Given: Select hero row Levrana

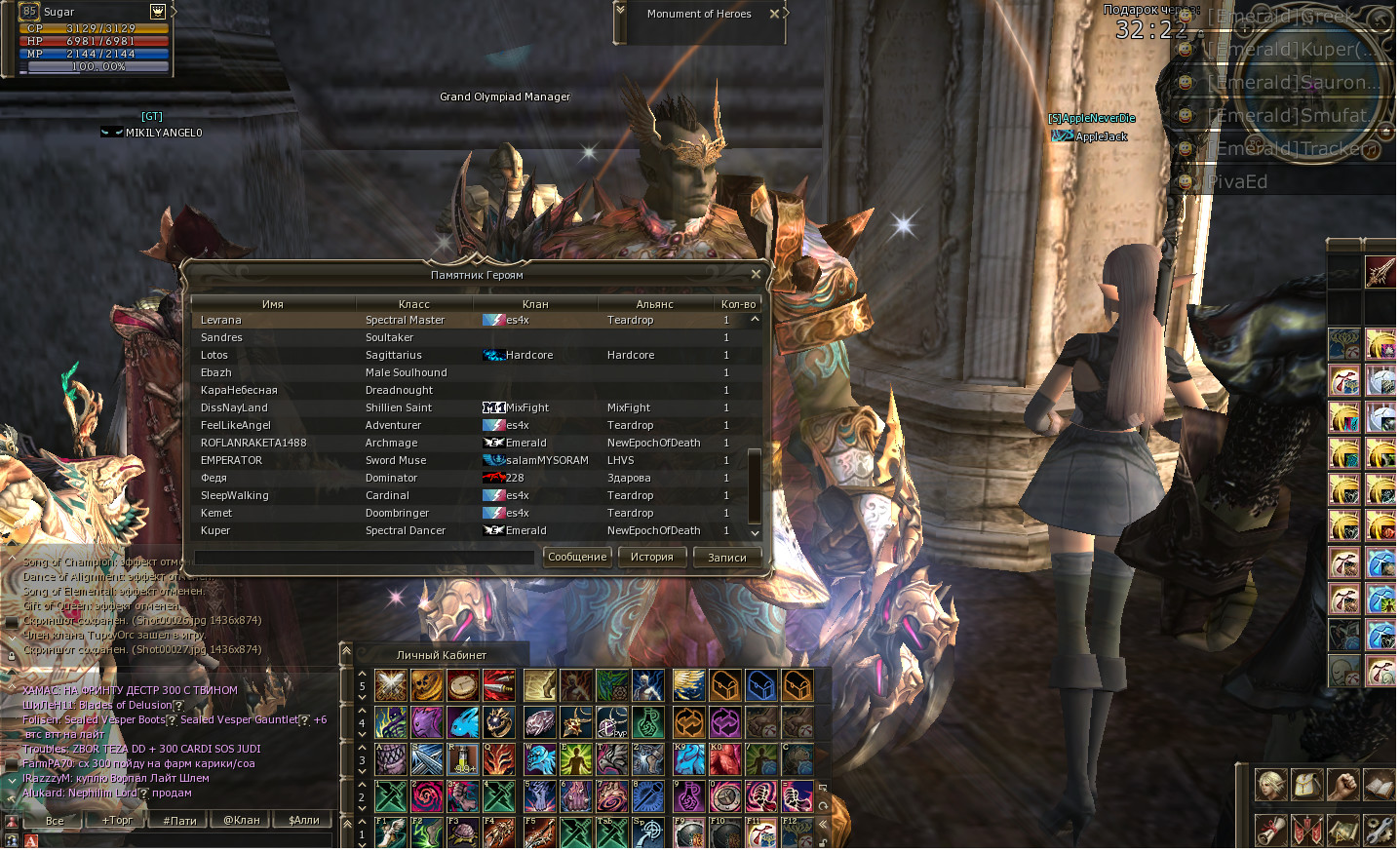Looking at the screenshot, I should pyautogui.click(x=221, y=320).
